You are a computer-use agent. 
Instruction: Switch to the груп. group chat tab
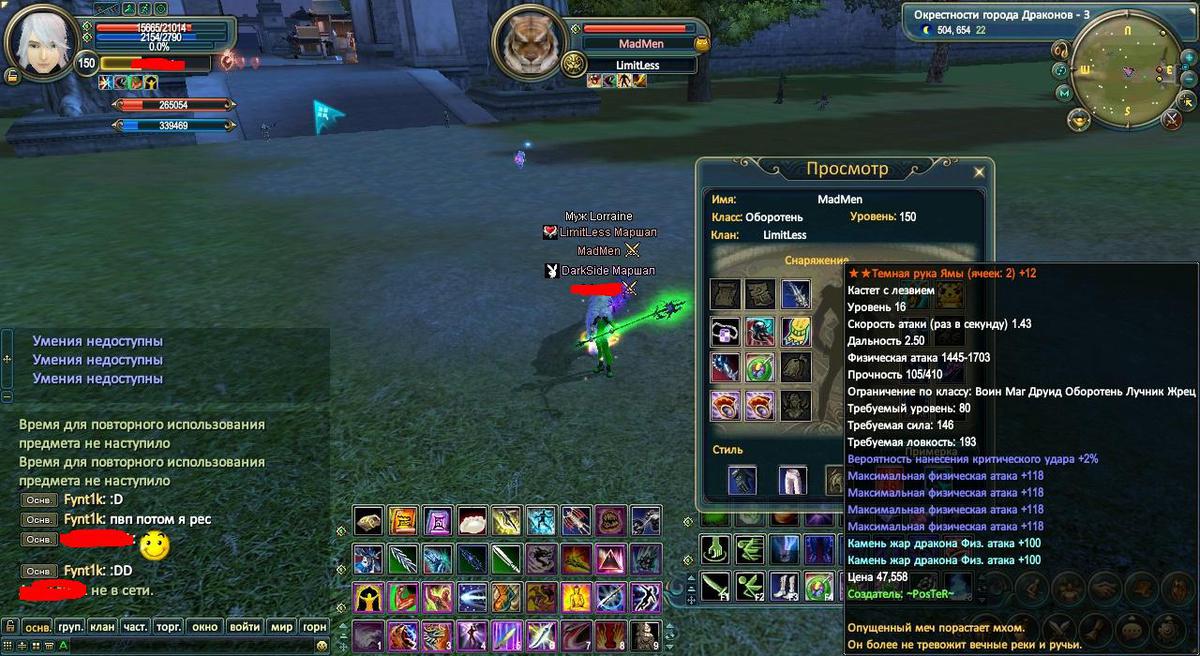[70, 627]
